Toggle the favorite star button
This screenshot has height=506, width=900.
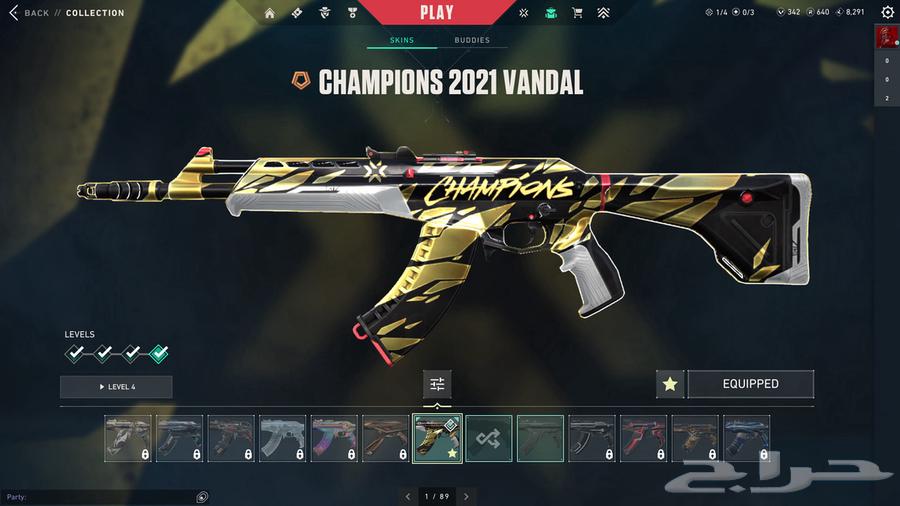pyautogui.click(x=670, y=384)
